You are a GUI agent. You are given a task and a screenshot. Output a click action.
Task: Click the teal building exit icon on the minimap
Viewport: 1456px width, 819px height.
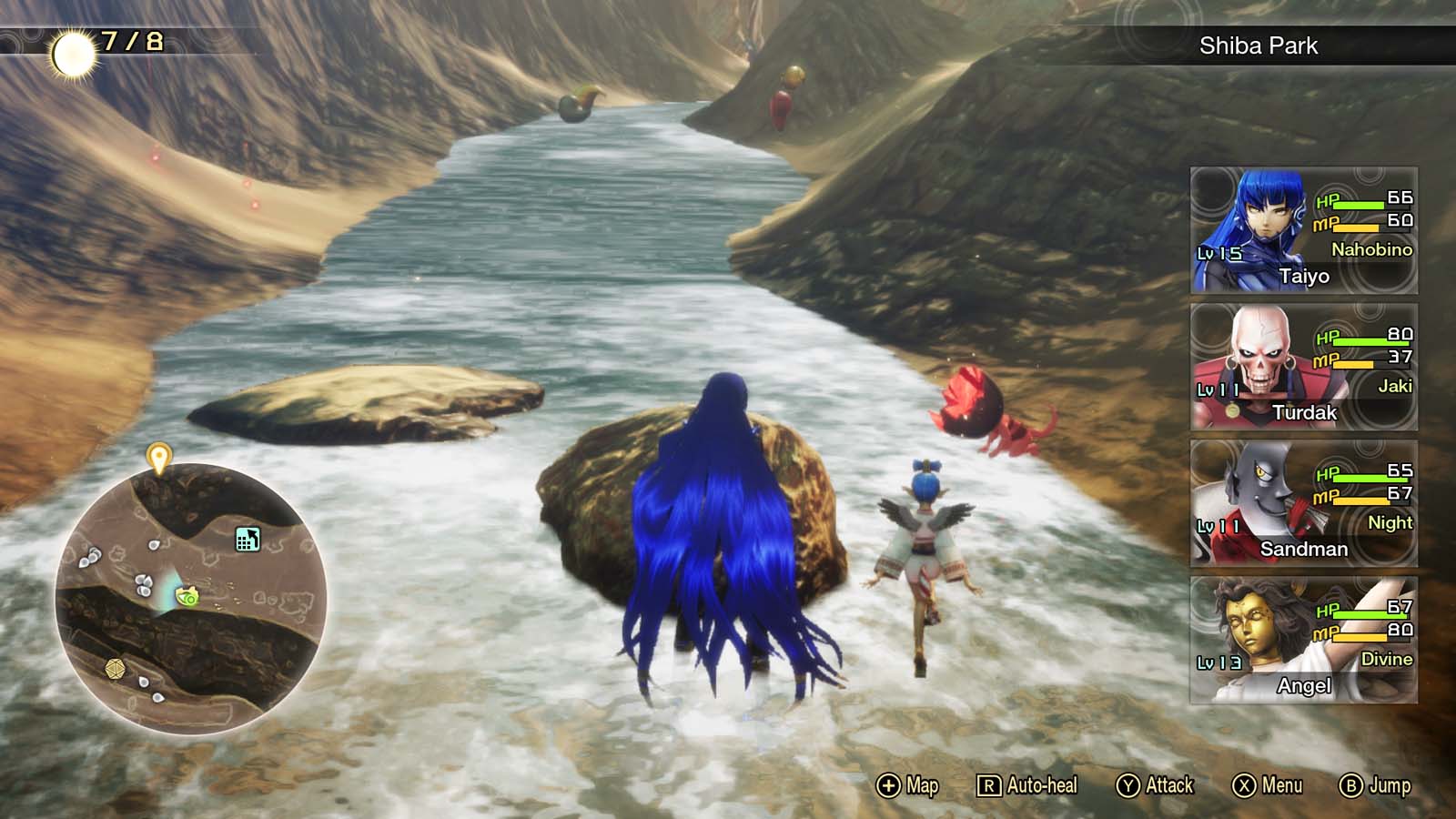coord(247,539)
